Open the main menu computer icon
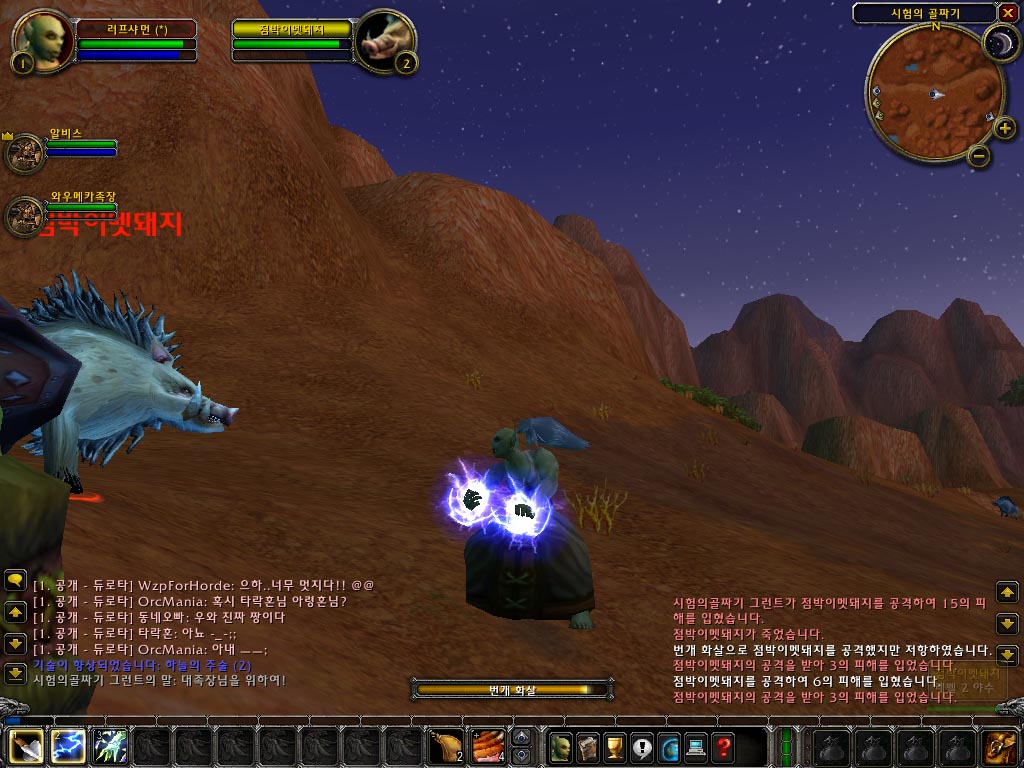Viewport: 1024px width, 768px height. [696, 747]
